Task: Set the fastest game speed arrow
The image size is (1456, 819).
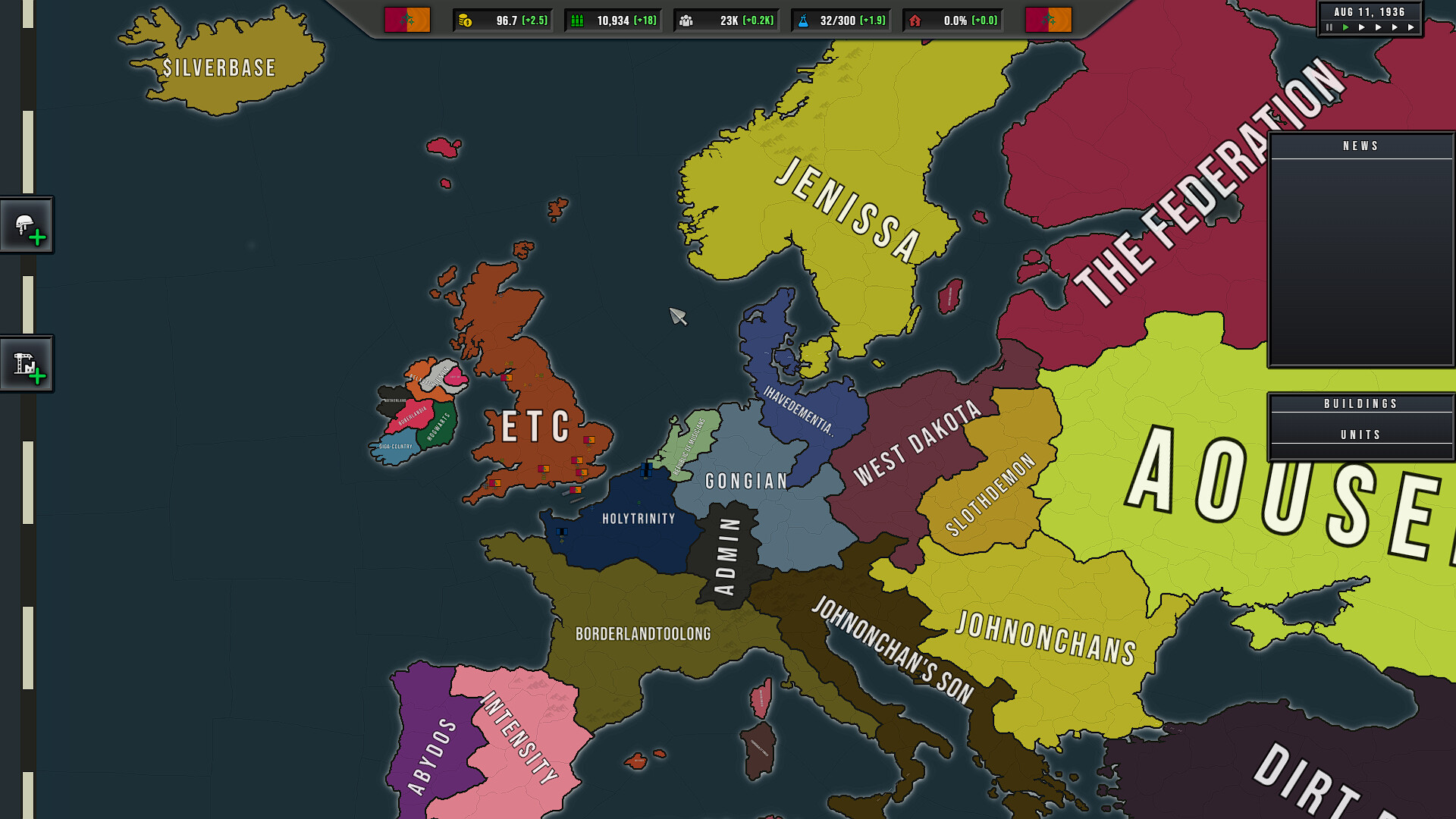Action: [1410, 27]
